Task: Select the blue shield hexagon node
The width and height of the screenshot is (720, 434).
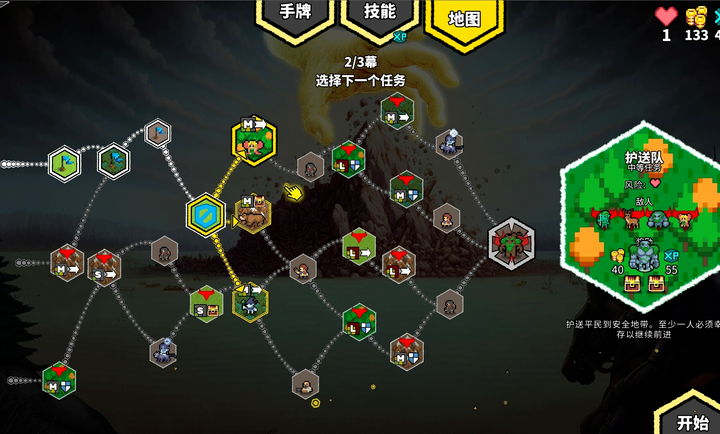Action: [206, 214]
